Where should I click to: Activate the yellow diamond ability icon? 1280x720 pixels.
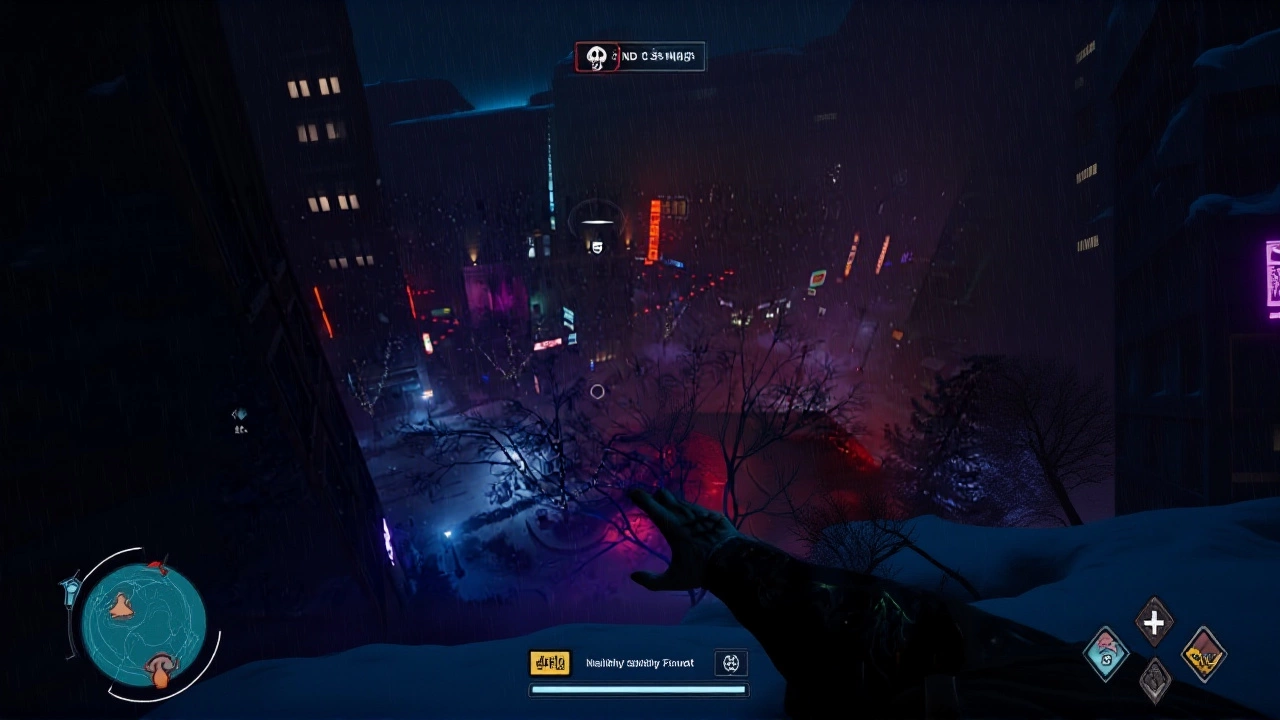1203,654
